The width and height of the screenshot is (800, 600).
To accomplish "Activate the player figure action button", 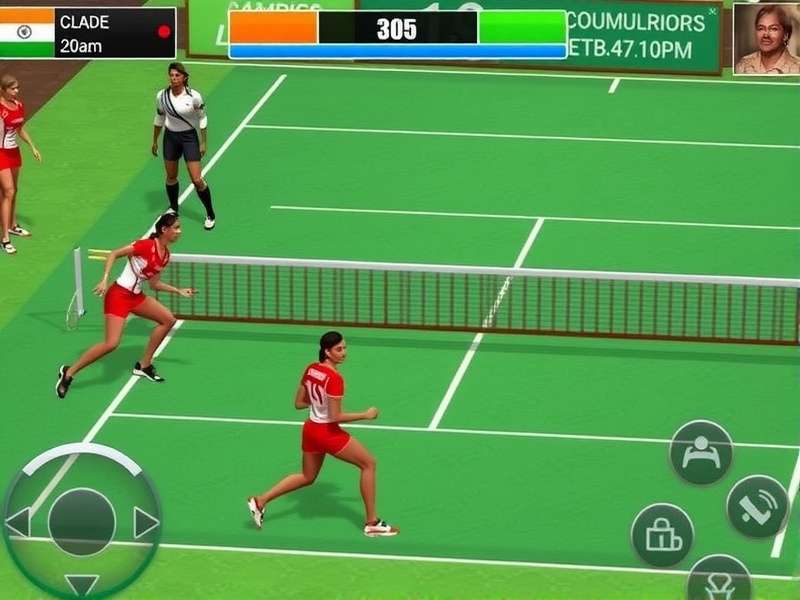I will [701, 452].
